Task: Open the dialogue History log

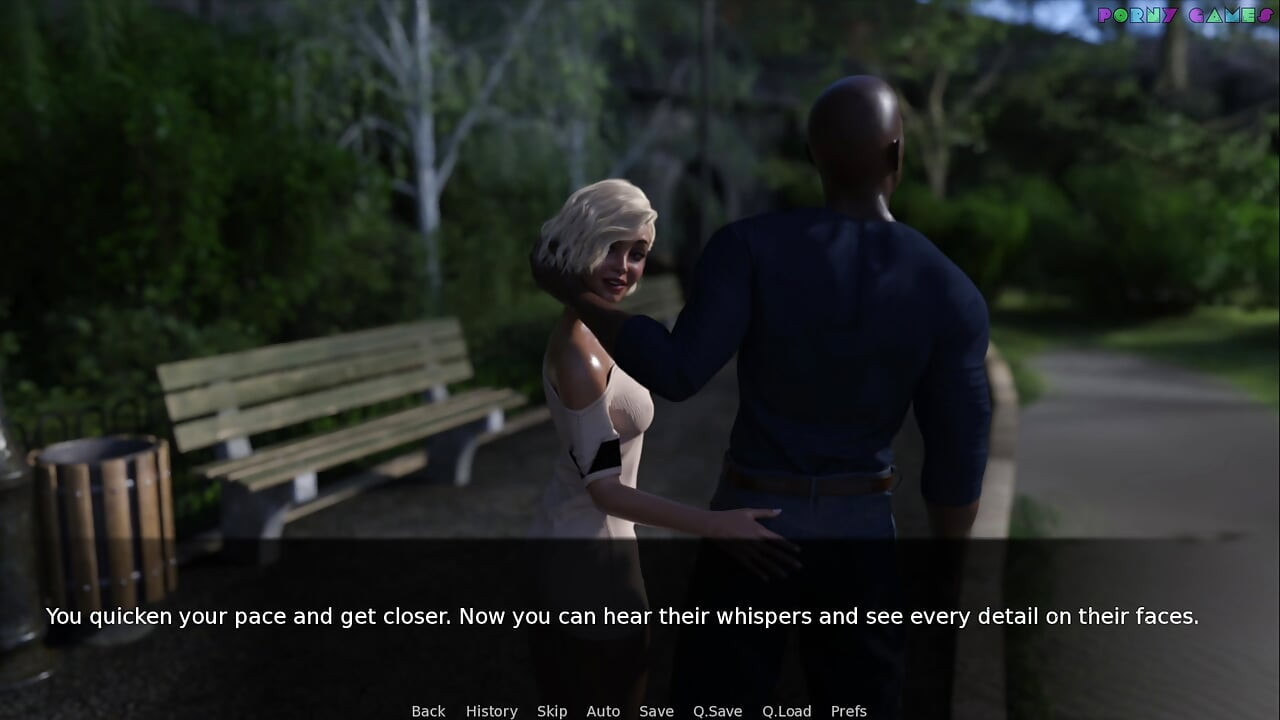Action: 491,711
